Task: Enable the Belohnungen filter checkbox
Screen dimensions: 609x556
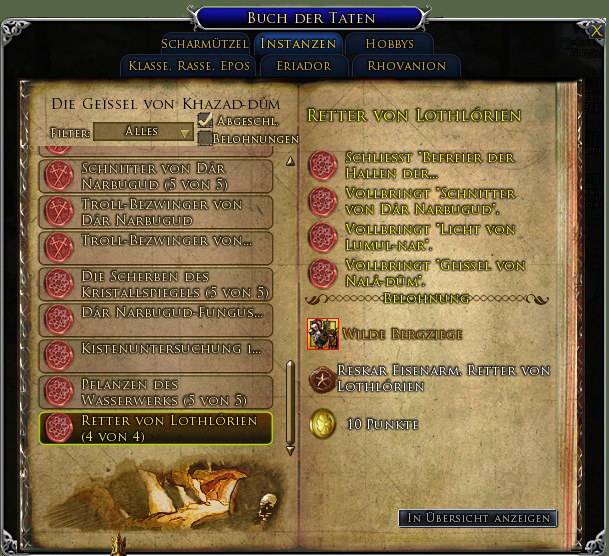Action: pyautogui.click(x=206, y=139)
